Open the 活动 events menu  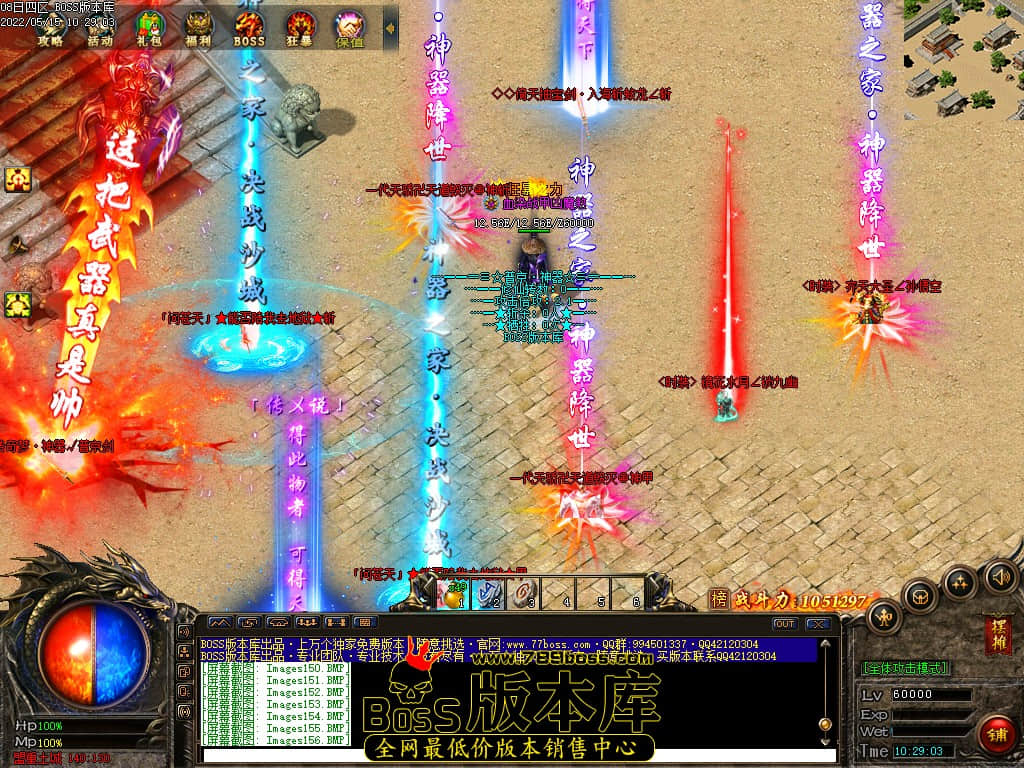pos(99,27)
